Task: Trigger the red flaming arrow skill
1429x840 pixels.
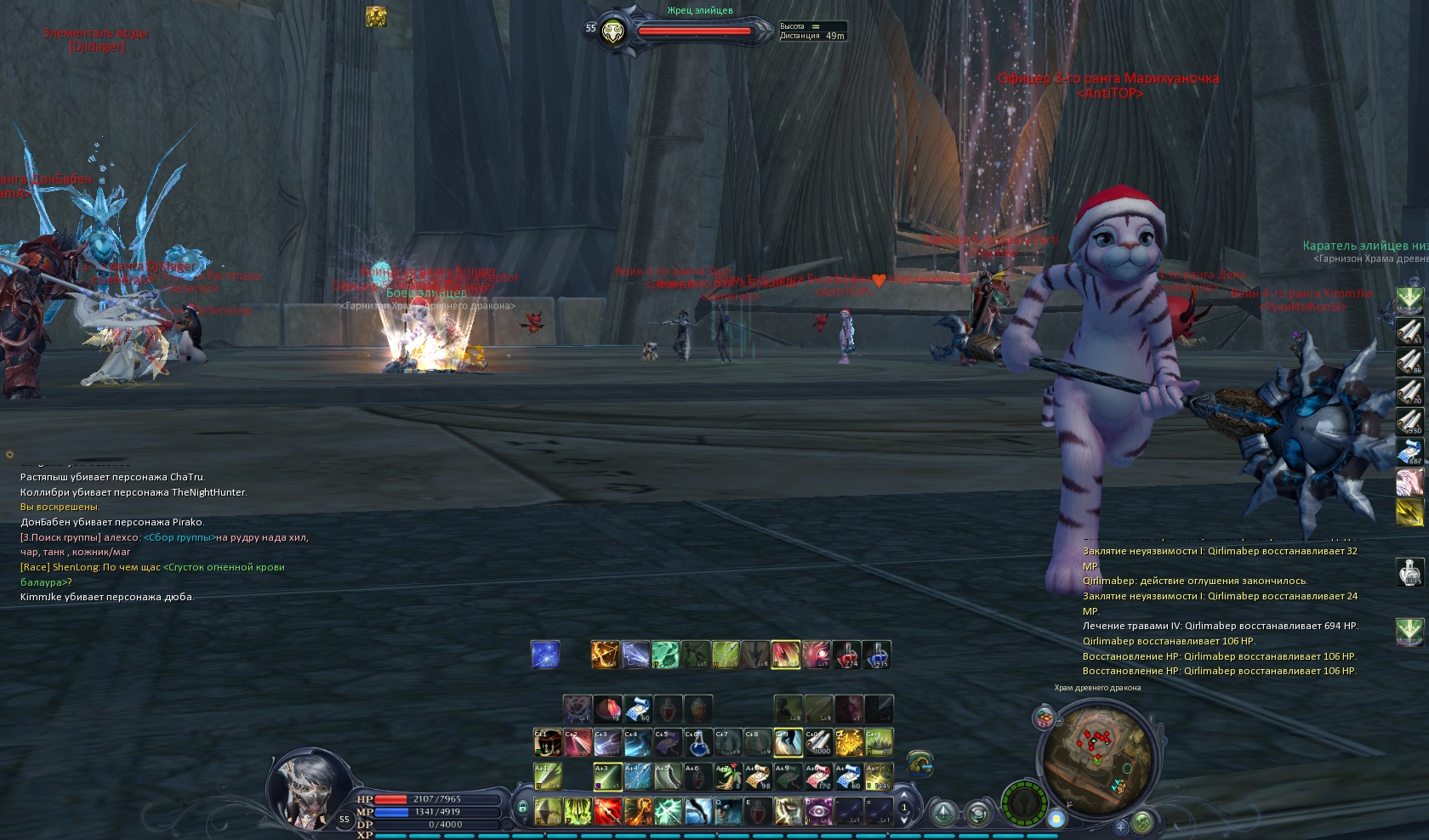Action: pyautogui.click(x=607, y=811)
